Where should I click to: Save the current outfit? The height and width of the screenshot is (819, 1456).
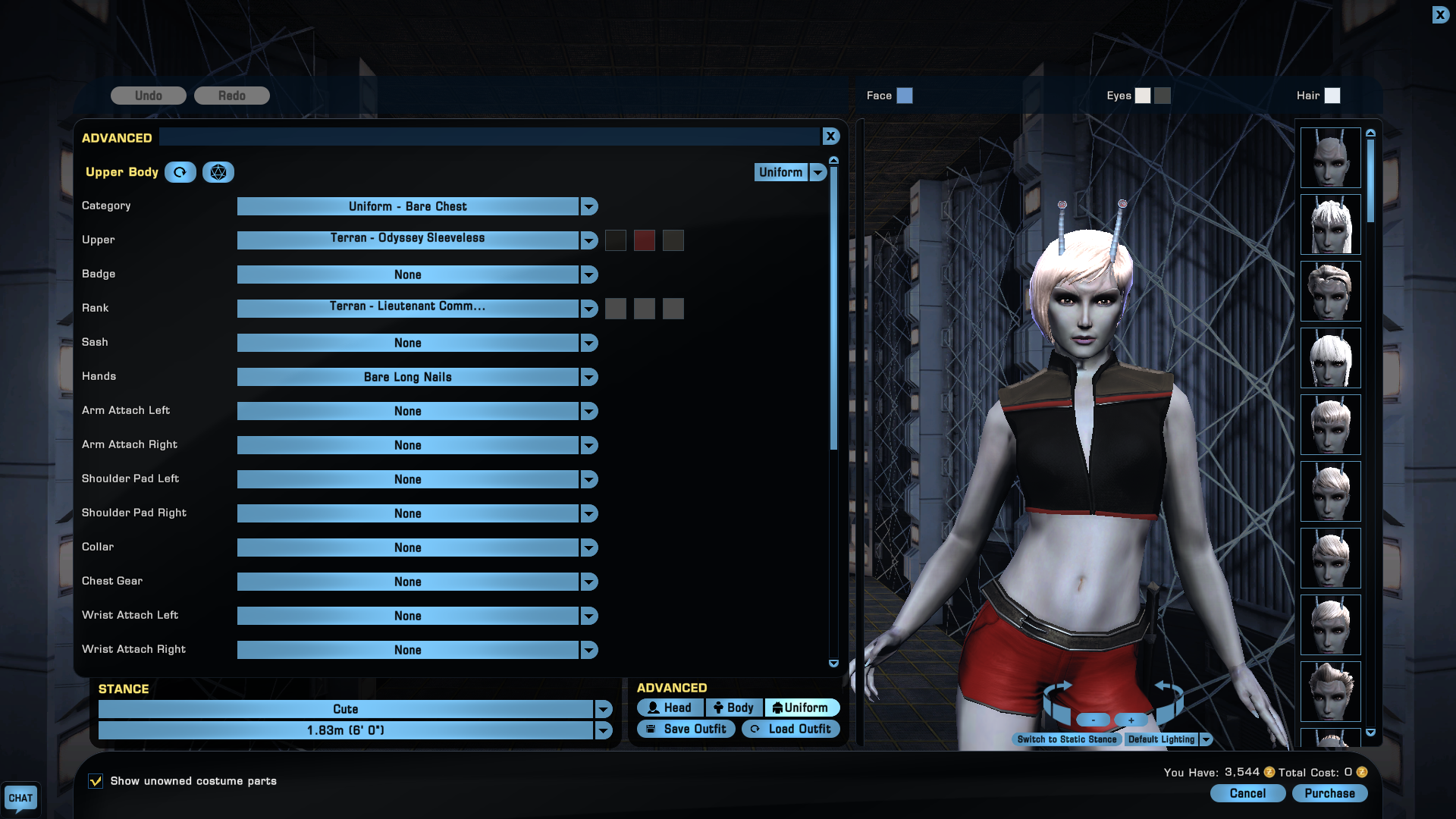[686, 729]
